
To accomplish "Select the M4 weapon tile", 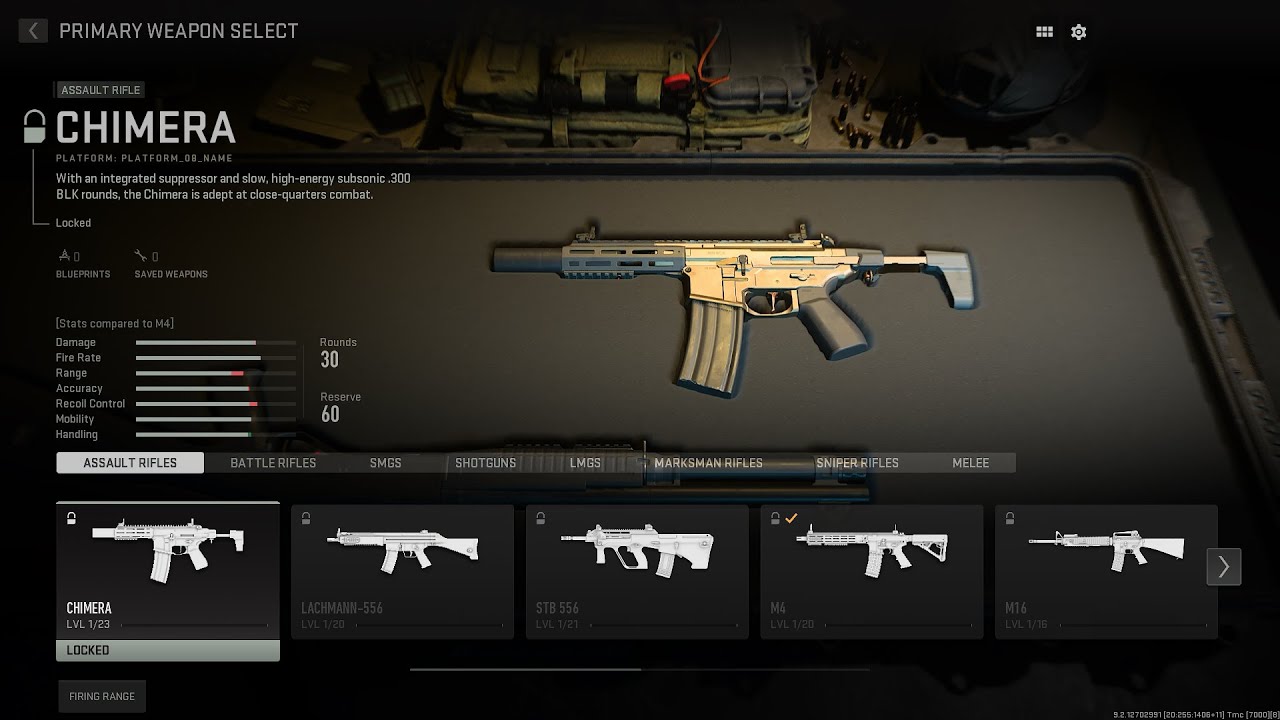I will pos(872,571).
